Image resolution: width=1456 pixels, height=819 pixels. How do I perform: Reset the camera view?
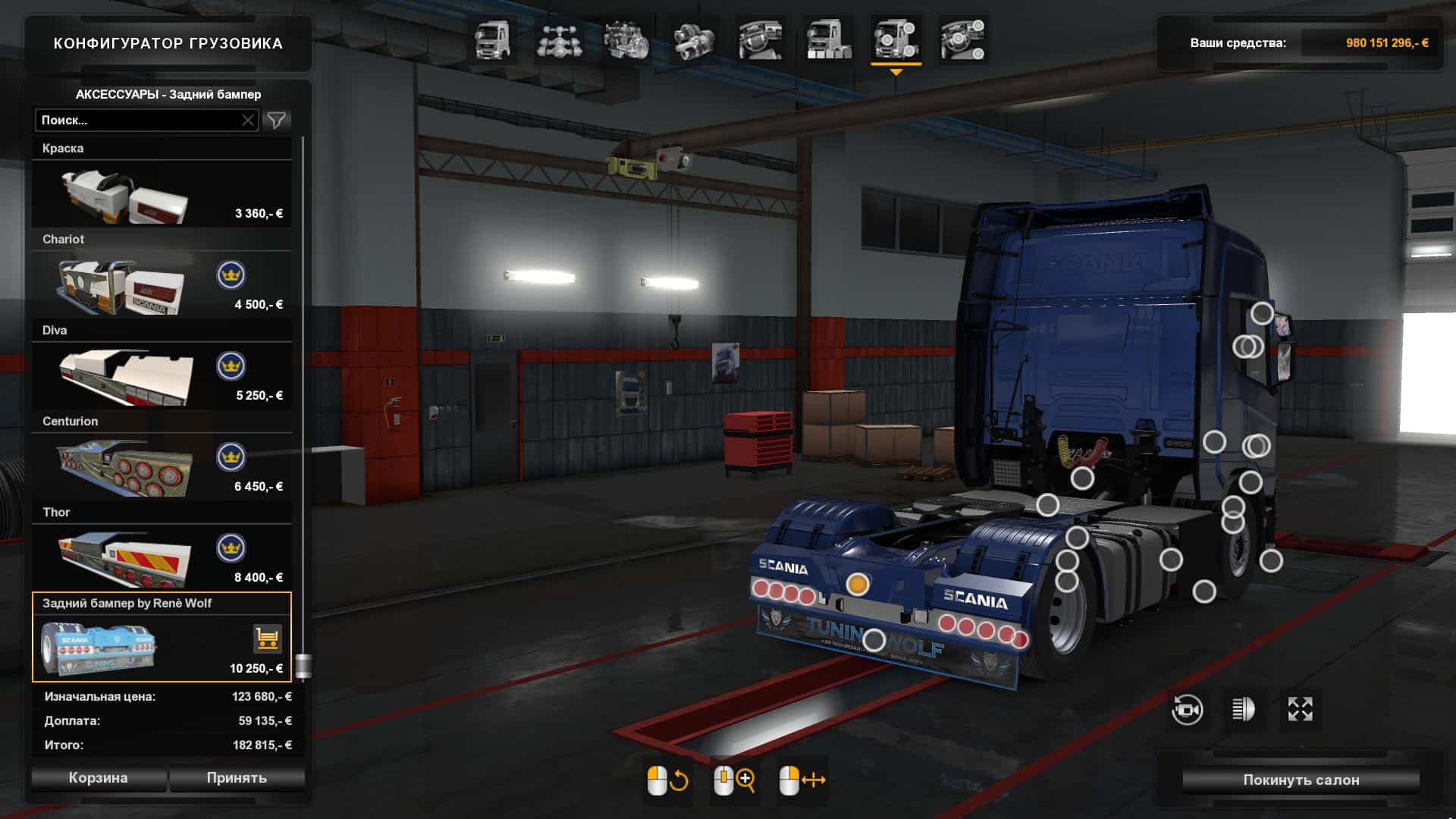(x=1187, y=710)
